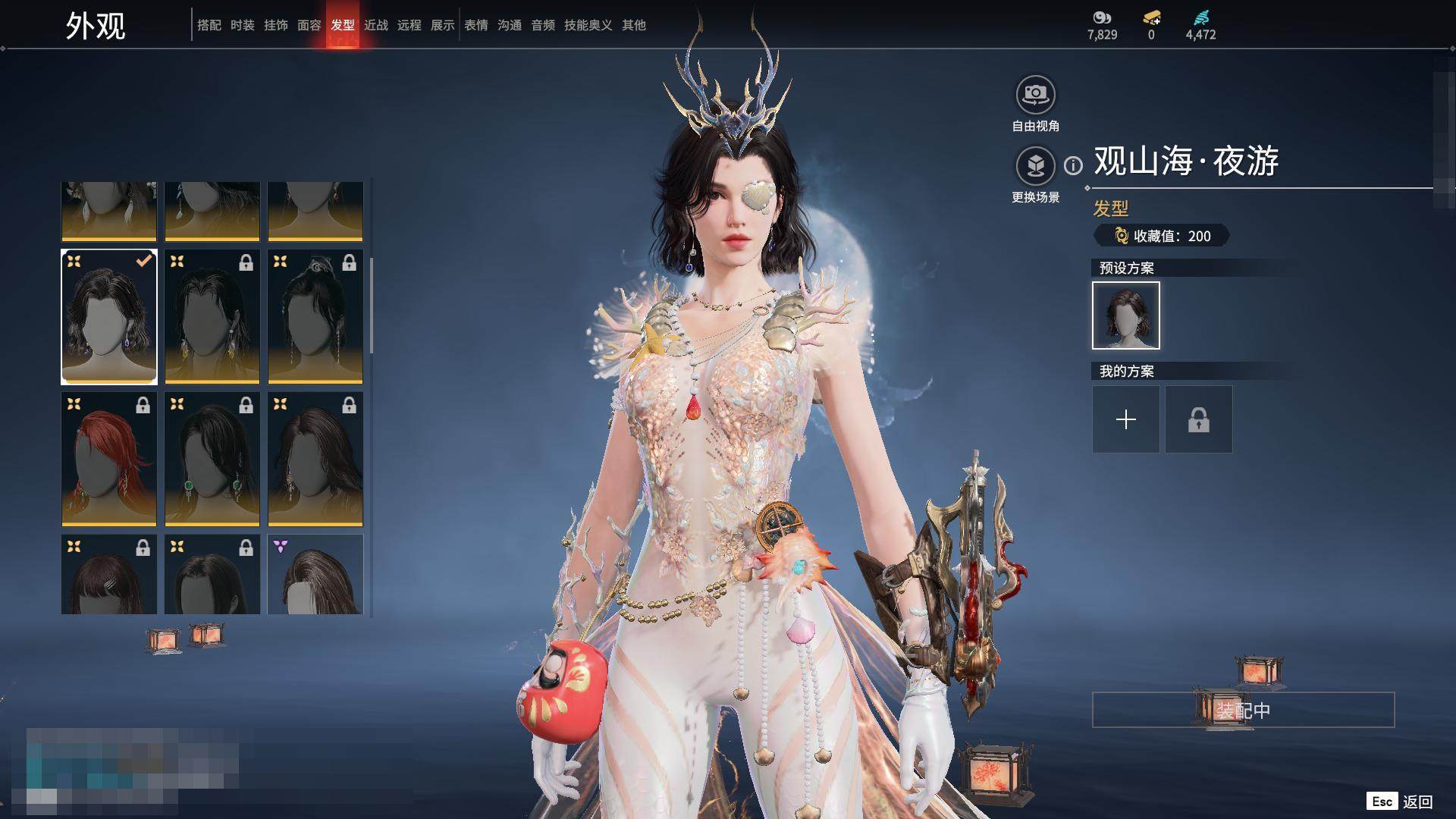Select the equipped short wavy black hairstyle
1456x819 pixels.
109,317
